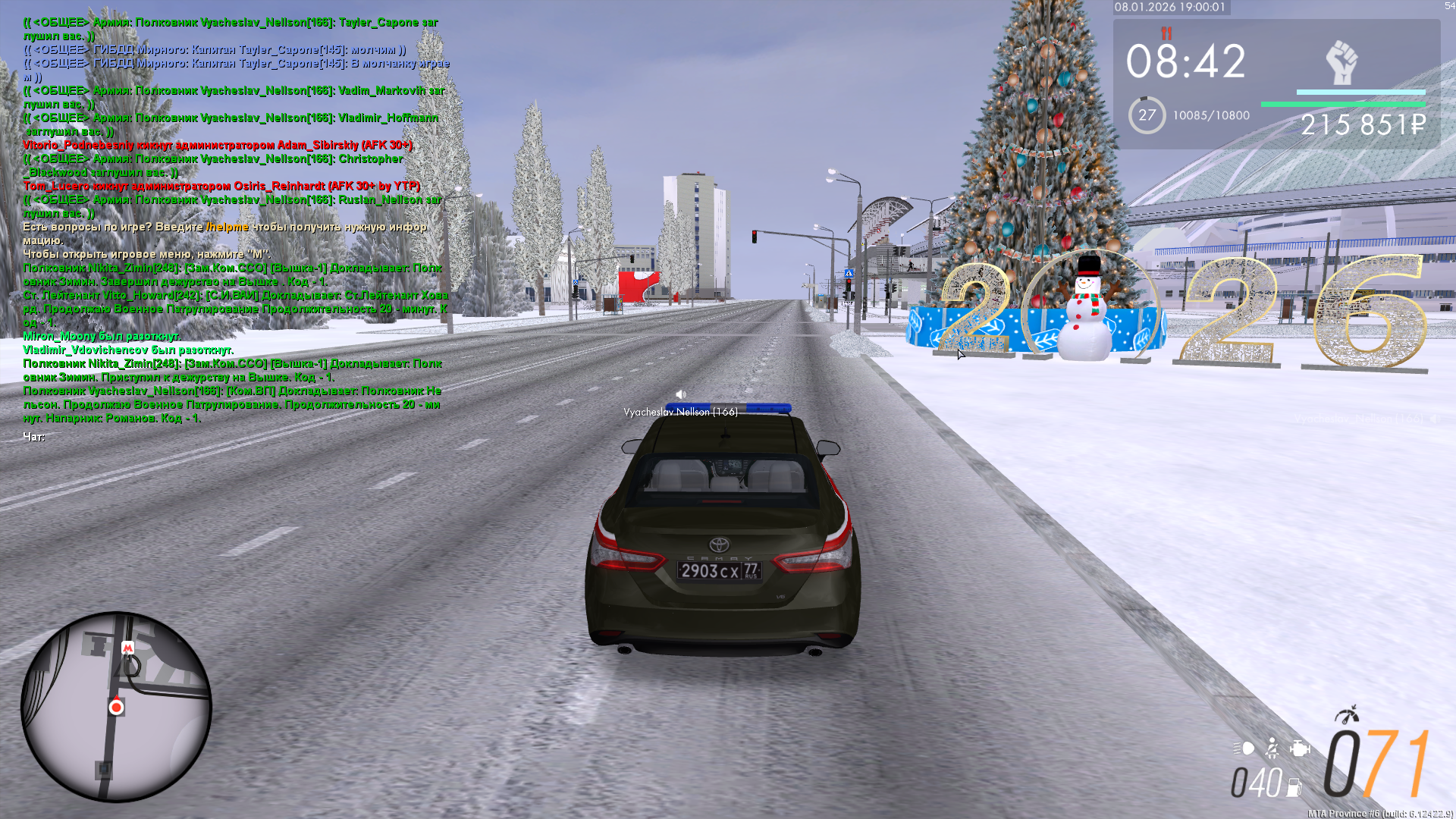Click the level 27 circle badge
The height and width of the screenshot is (819, 1456).
1147,115
